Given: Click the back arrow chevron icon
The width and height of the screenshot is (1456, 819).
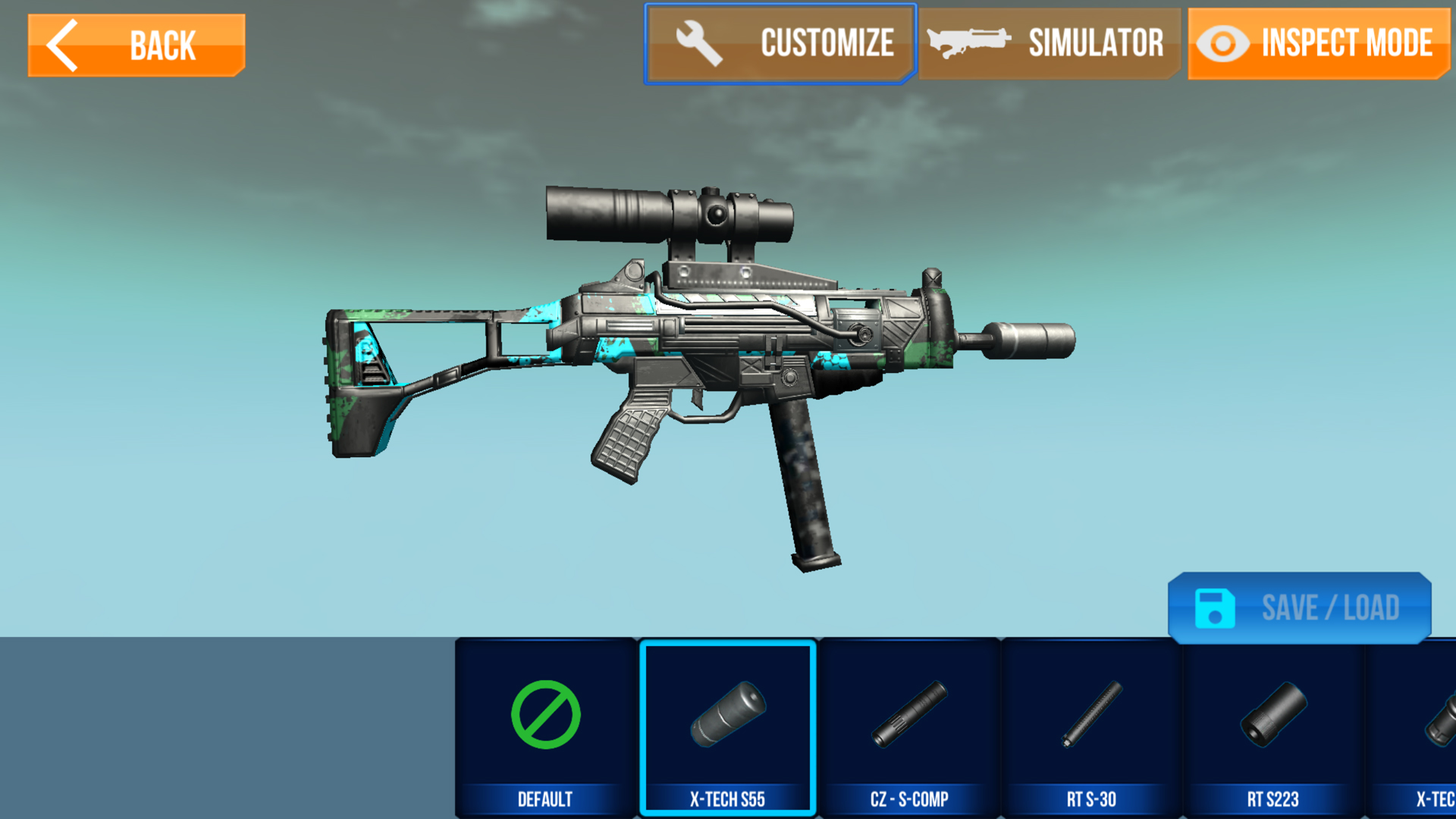Looking at the screenshot, I should (63, 44).
